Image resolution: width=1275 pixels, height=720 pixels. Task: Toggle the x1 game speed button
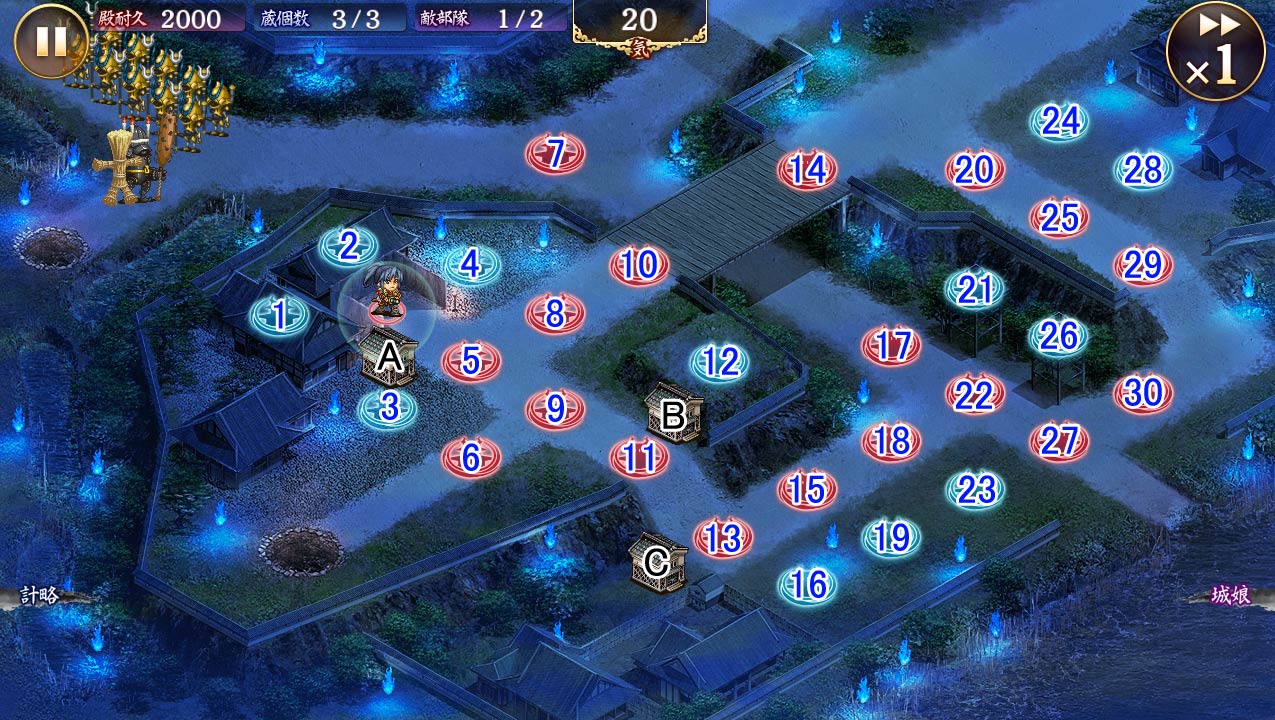tap(1215, 51)
